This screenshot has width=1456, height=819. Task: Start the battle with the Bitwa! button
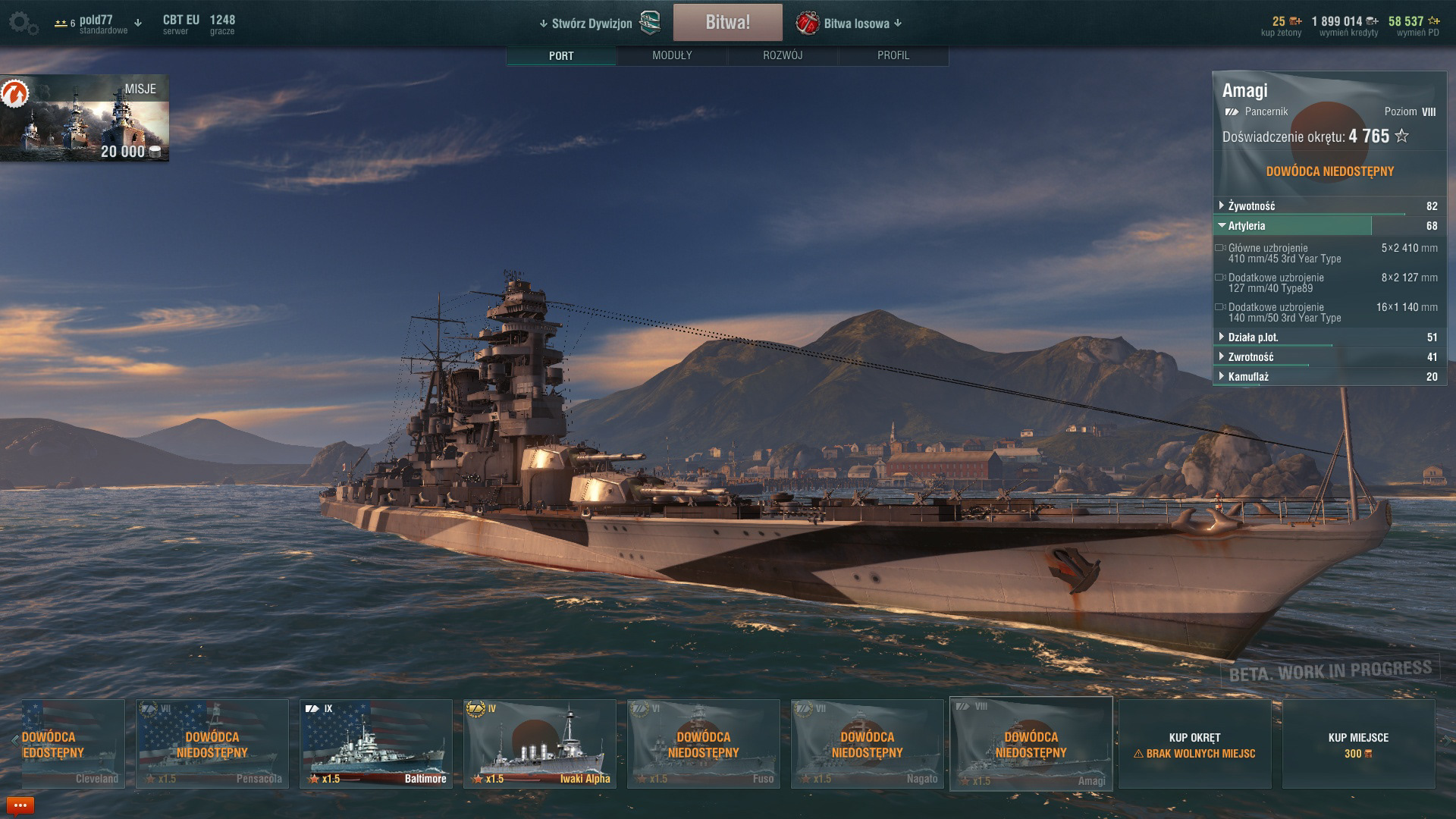[727, 23]
